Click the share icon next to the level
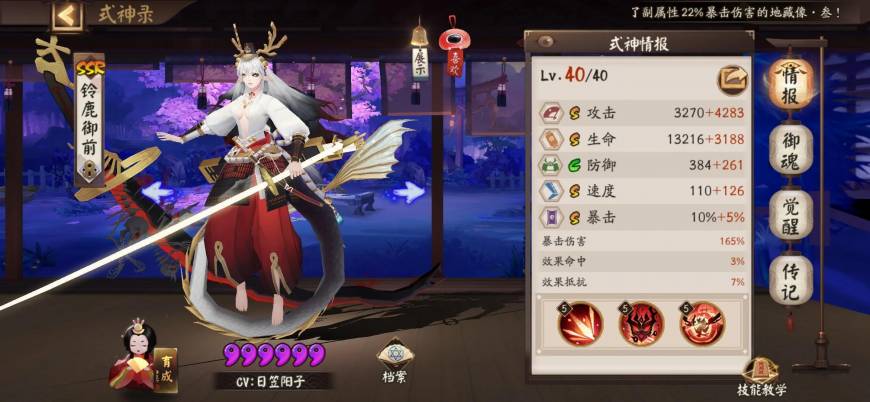The width and height of the screenshot is (870, 402). 731,80
